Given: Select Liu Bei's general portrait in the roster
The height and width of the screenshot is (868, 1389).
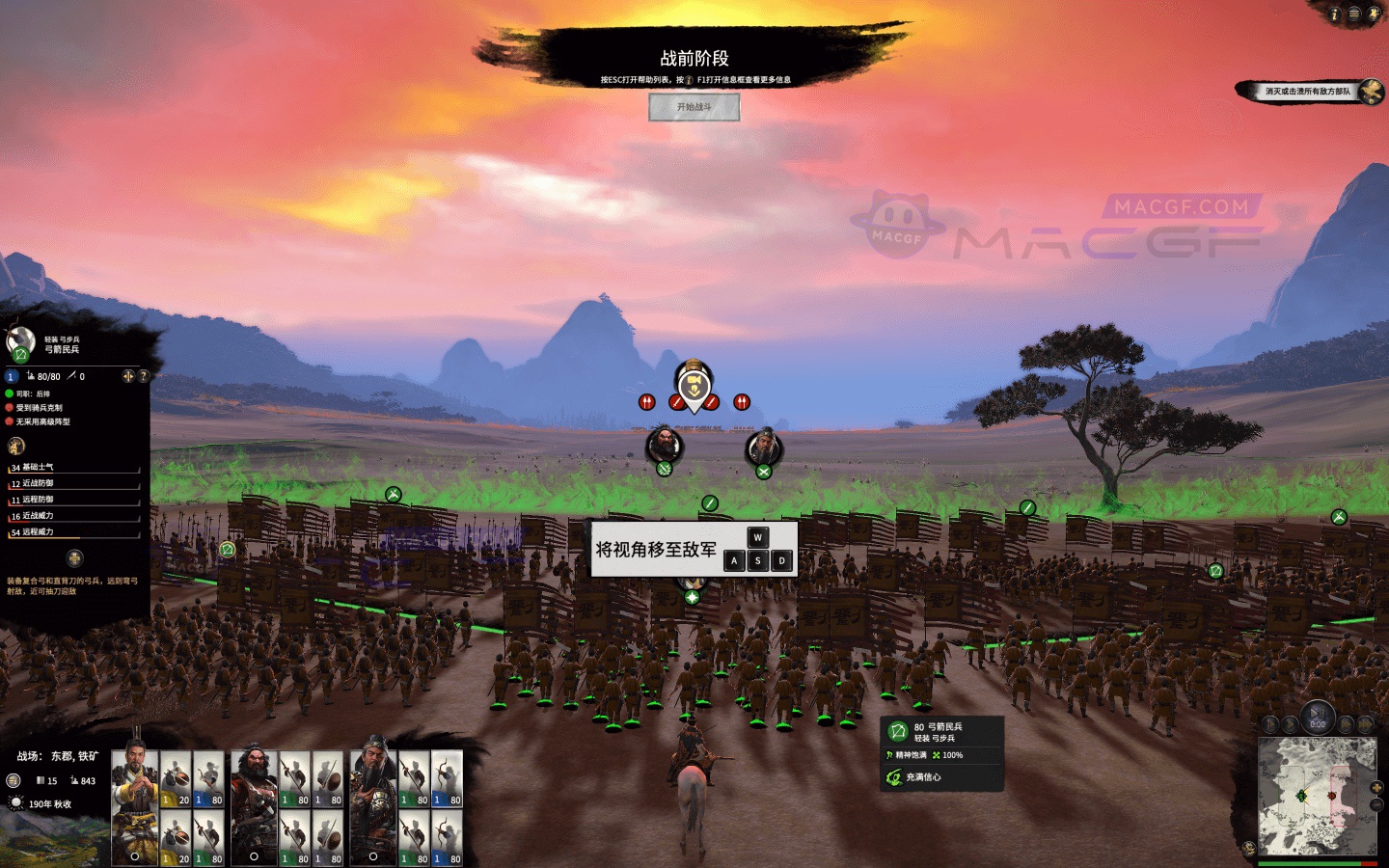Looking at the screenshot, I should coord(135,805).
